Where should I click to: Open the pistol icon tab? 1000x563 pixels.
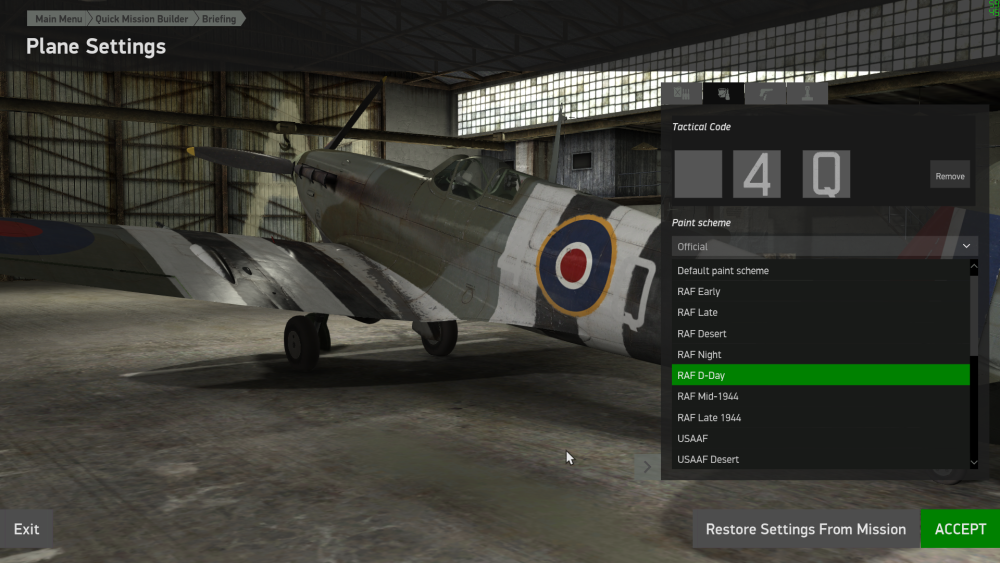coord(765,94)
